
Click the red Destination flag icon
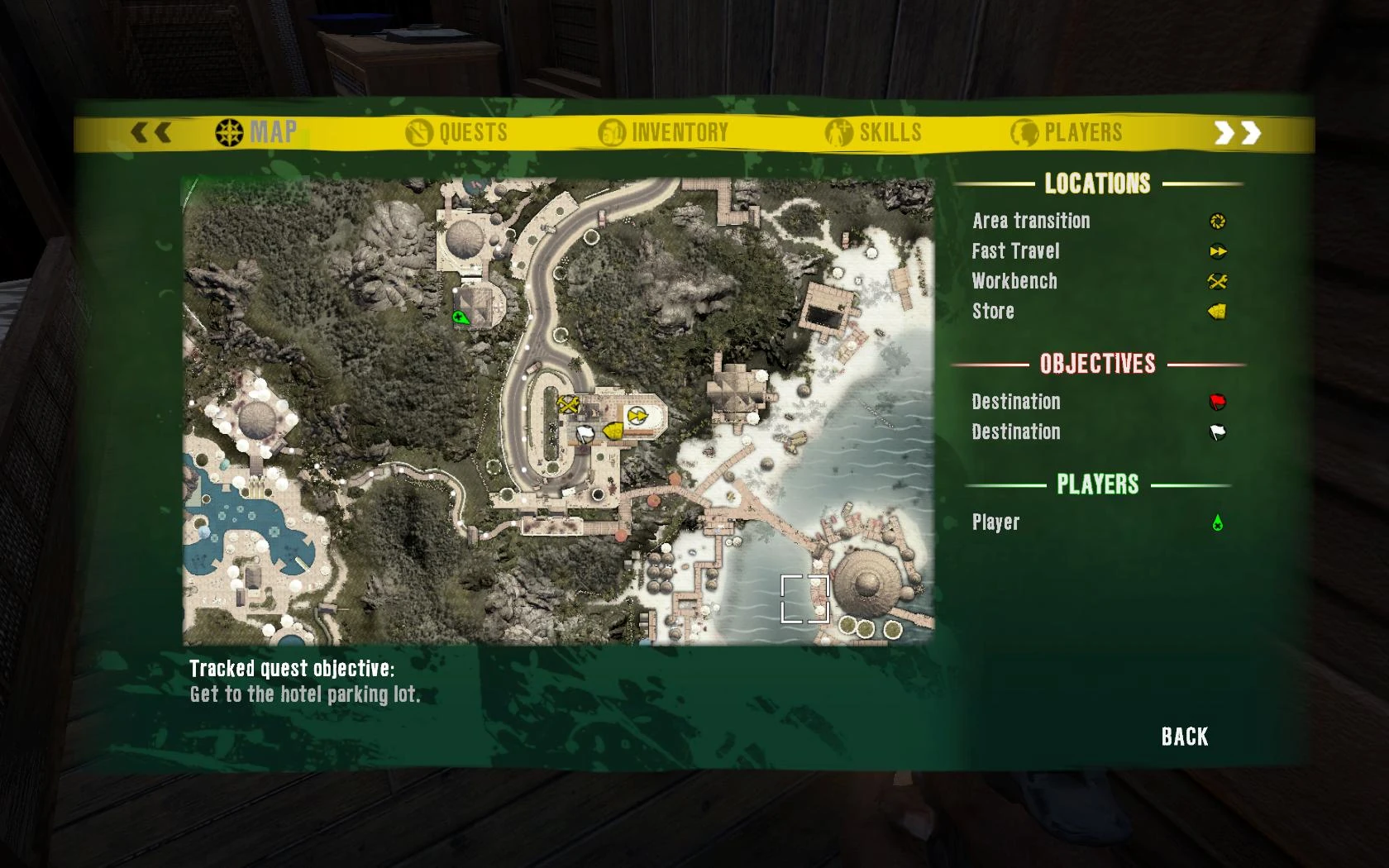pyautogui.click(x=1217, y=403)
